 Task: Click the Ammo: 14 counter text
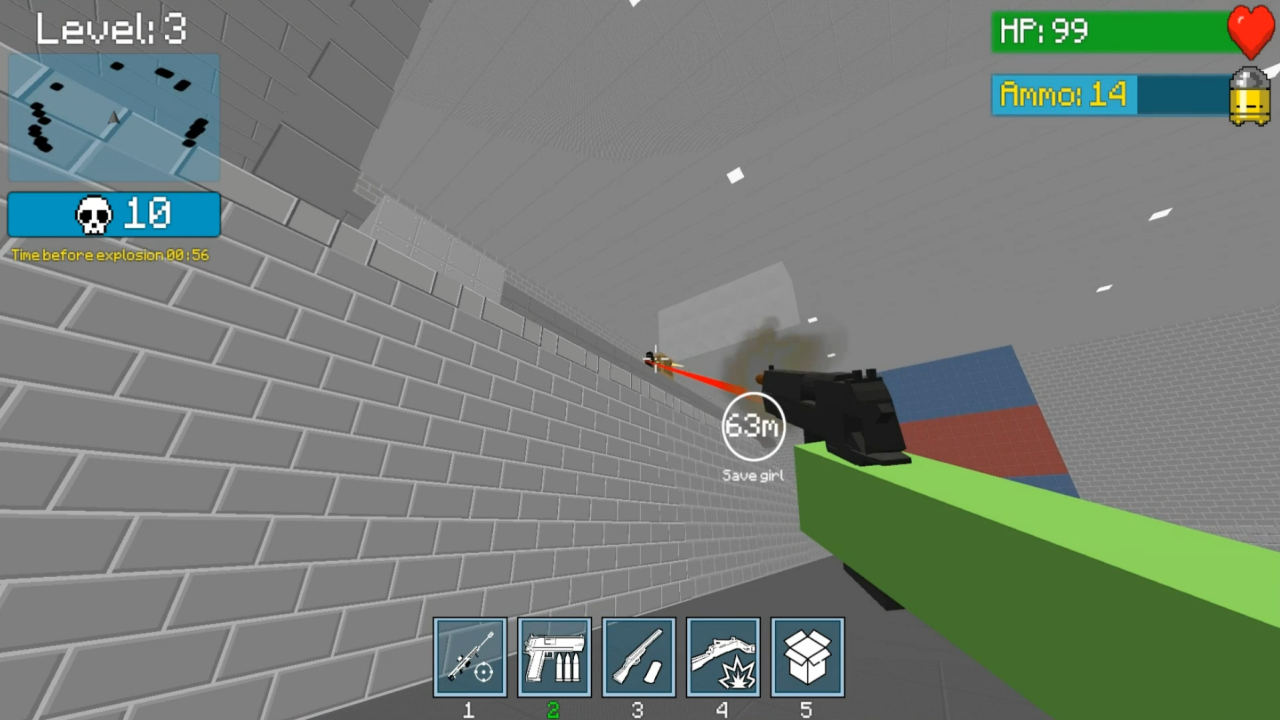click(1063, 96)
